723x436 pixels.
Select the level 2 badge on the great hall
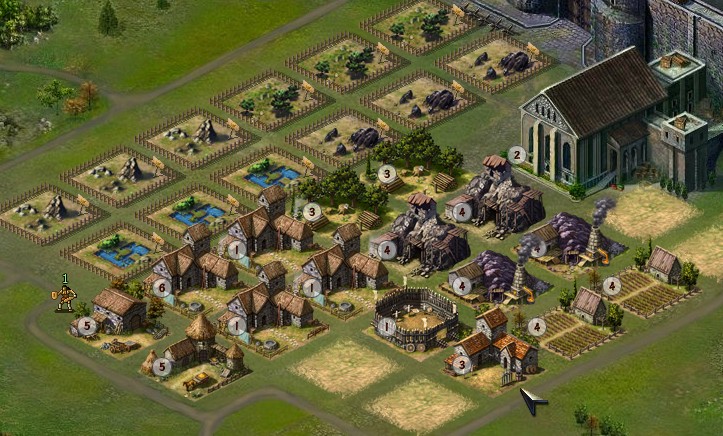(x=516, y=155)
